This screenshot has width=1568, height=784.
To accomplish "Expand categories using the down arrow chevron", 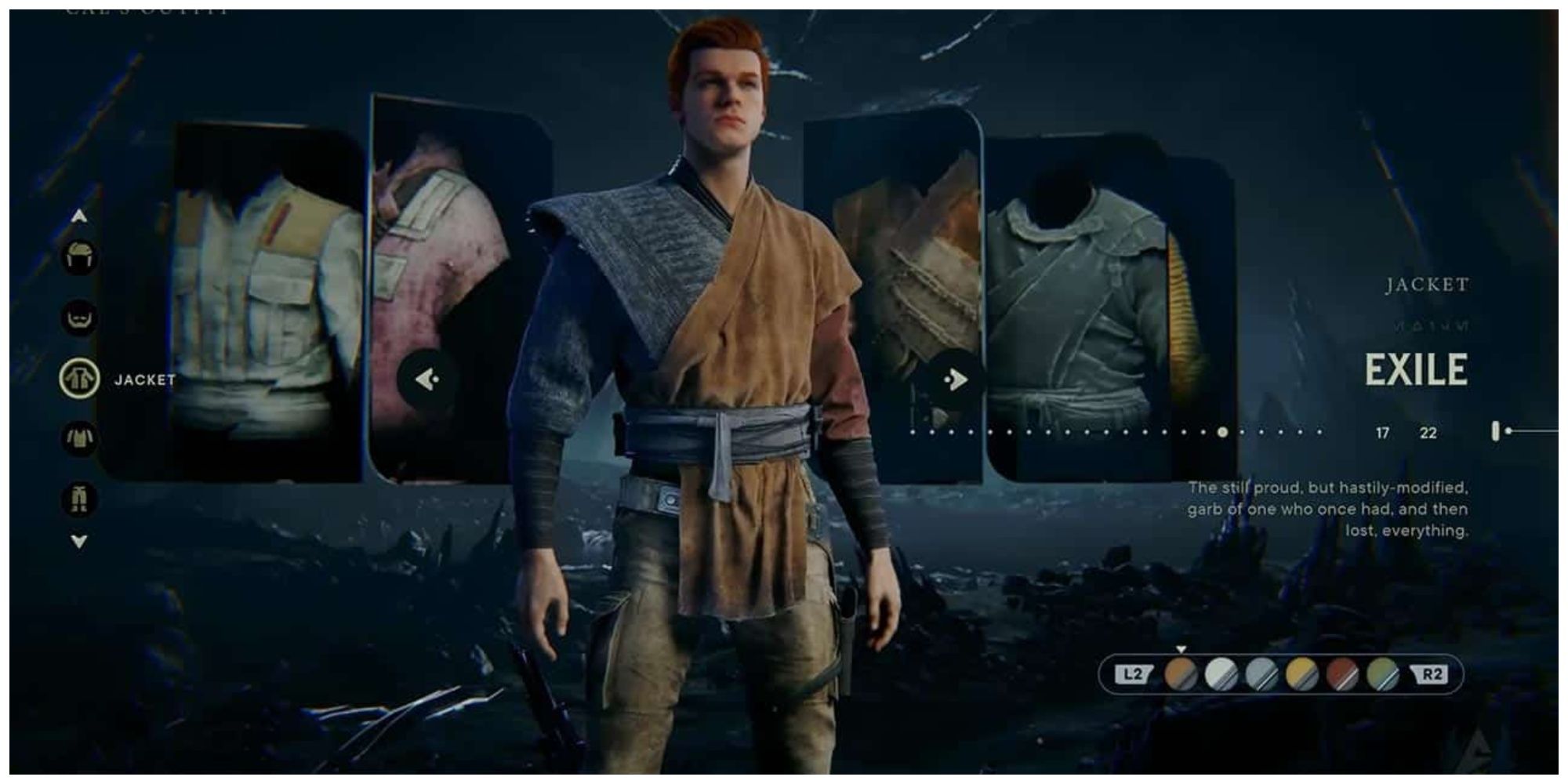I will [x=78, y=539].
